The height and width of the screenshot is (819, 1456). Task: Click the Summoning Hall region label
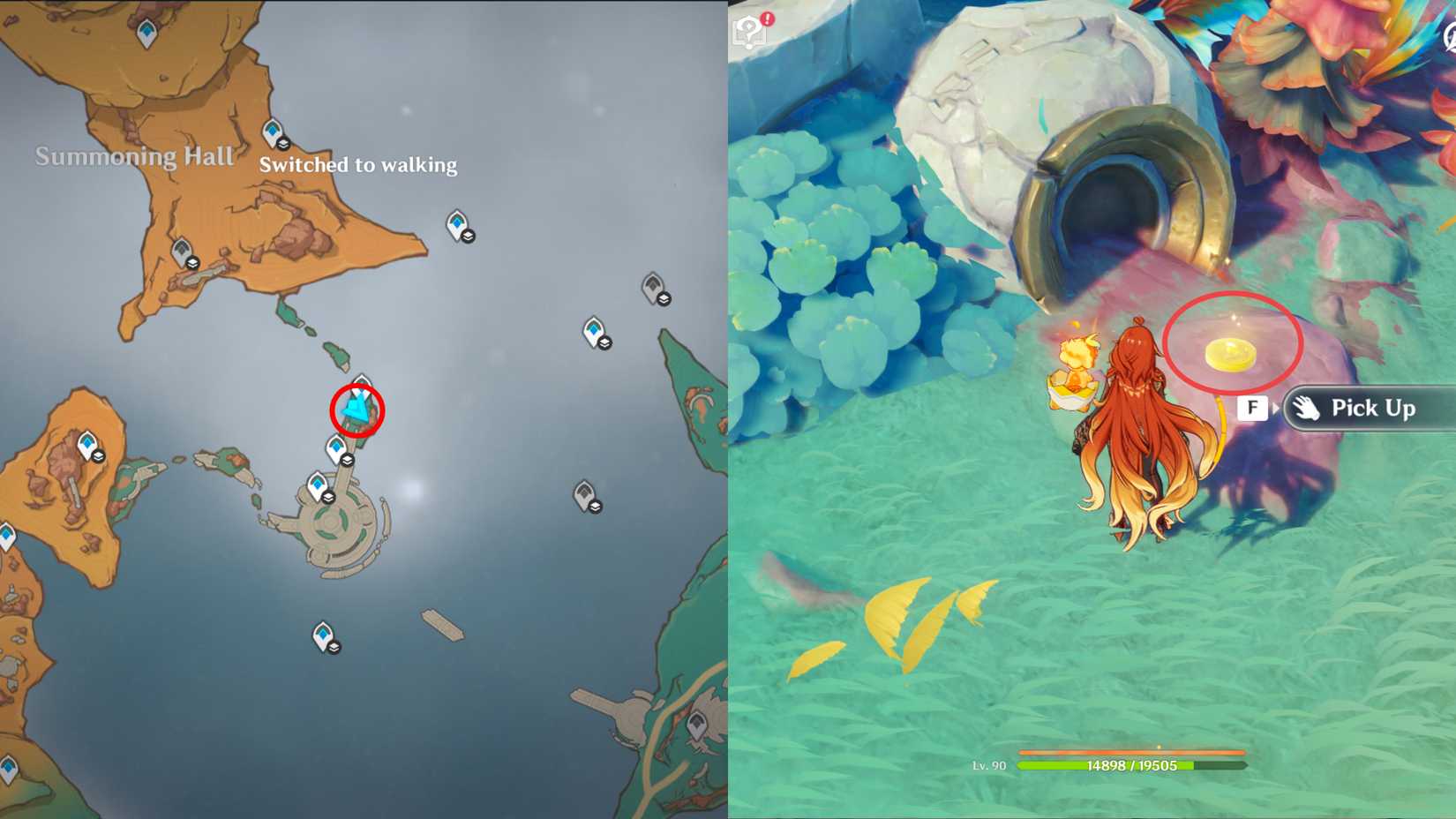(x=134, y=157)
